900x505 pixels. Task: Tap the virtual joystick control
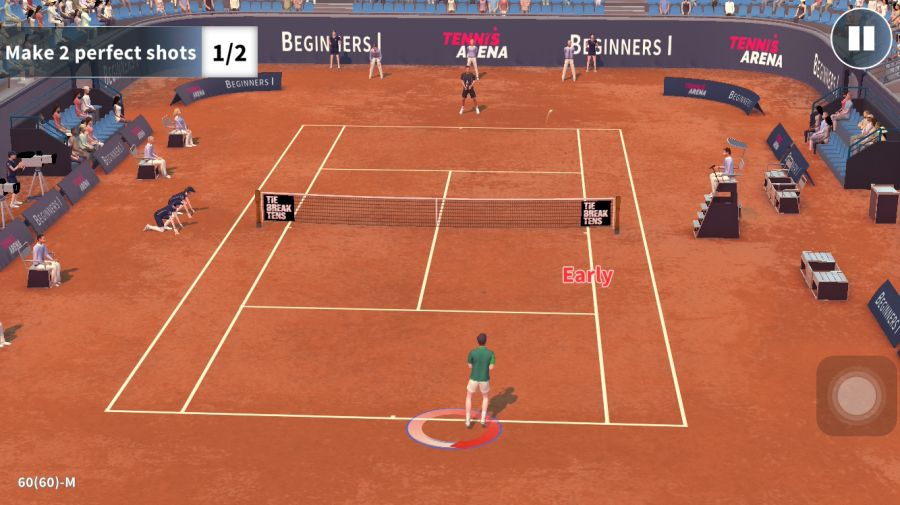coord(856,396)
